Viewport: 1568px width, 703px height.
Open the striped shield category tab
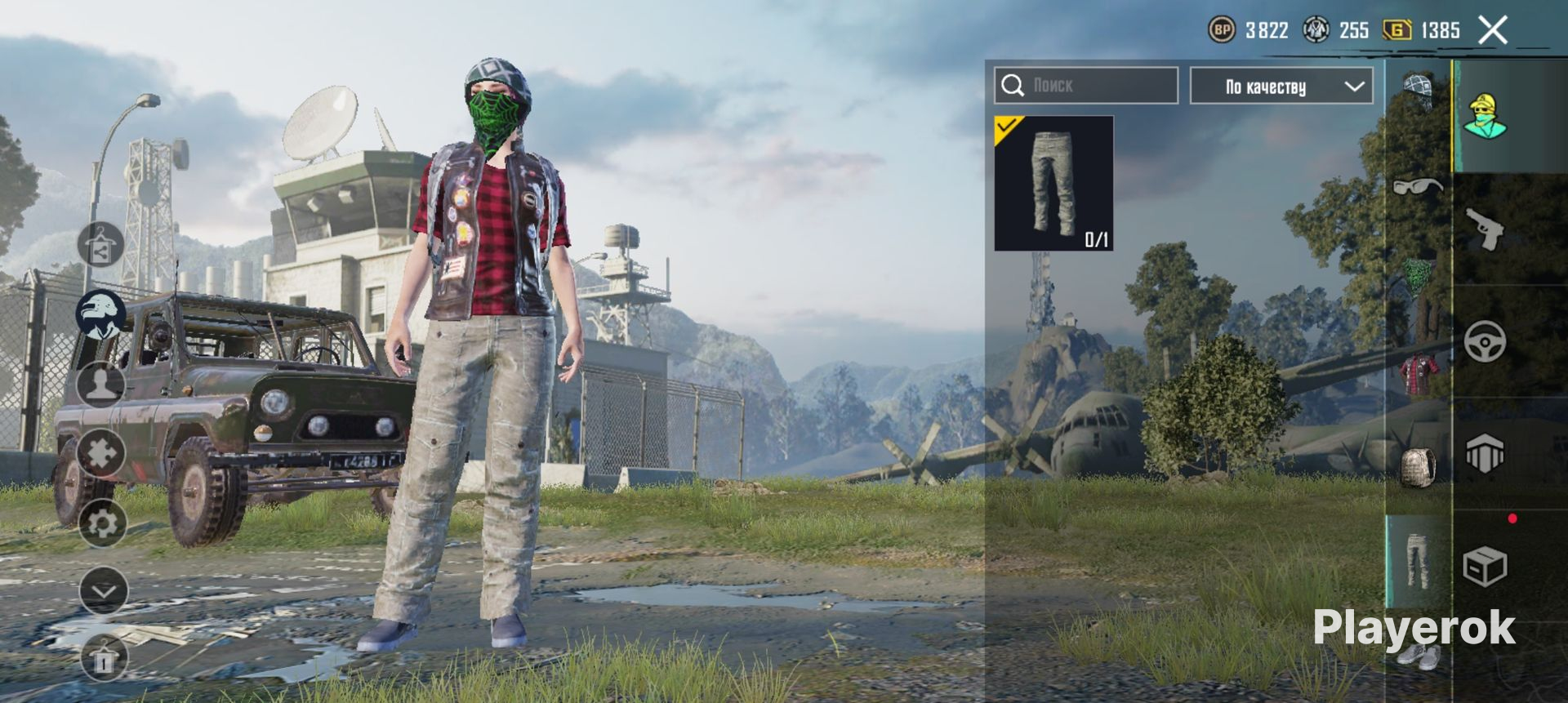1485,454
